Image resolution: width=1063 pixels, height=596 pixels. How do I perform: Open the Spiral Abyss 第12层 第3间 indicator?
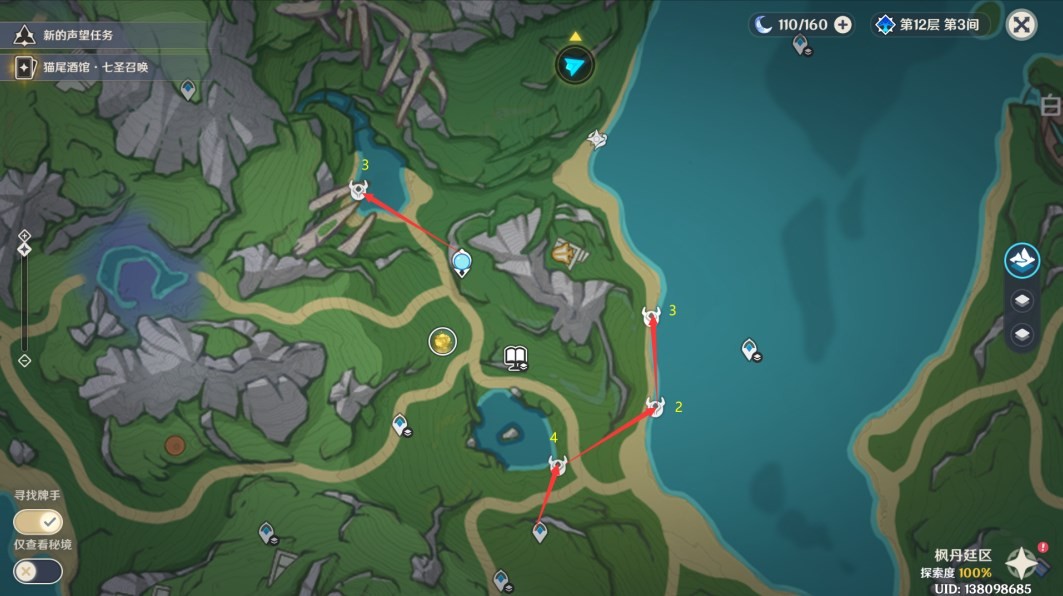pos(926,25)
